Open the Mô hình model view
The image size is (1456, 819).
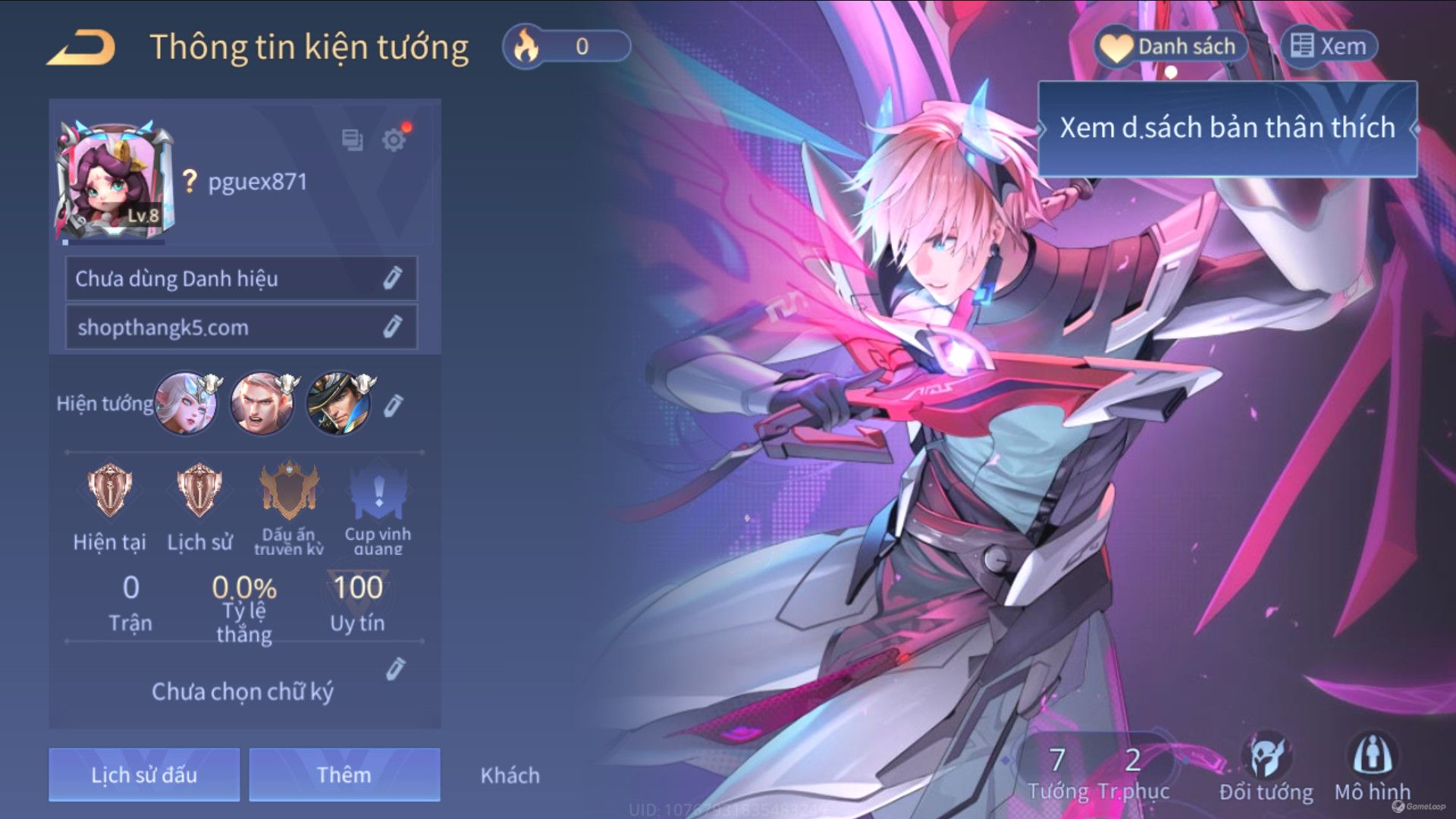point(1372,767)
